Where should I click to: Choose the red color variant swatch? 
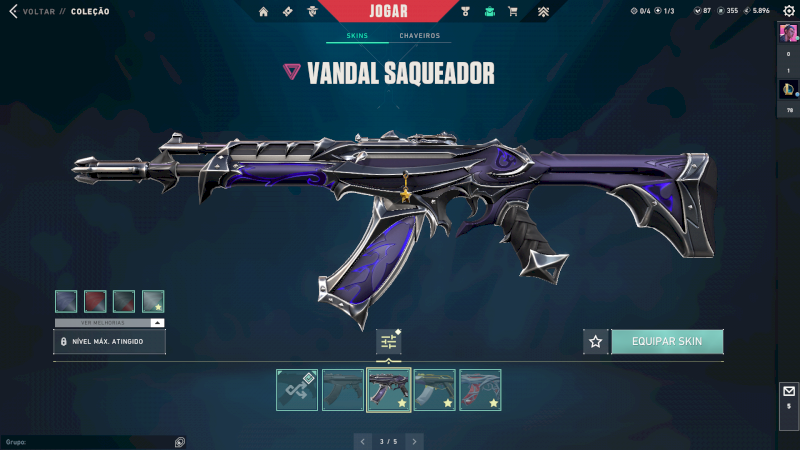[95, 301]
